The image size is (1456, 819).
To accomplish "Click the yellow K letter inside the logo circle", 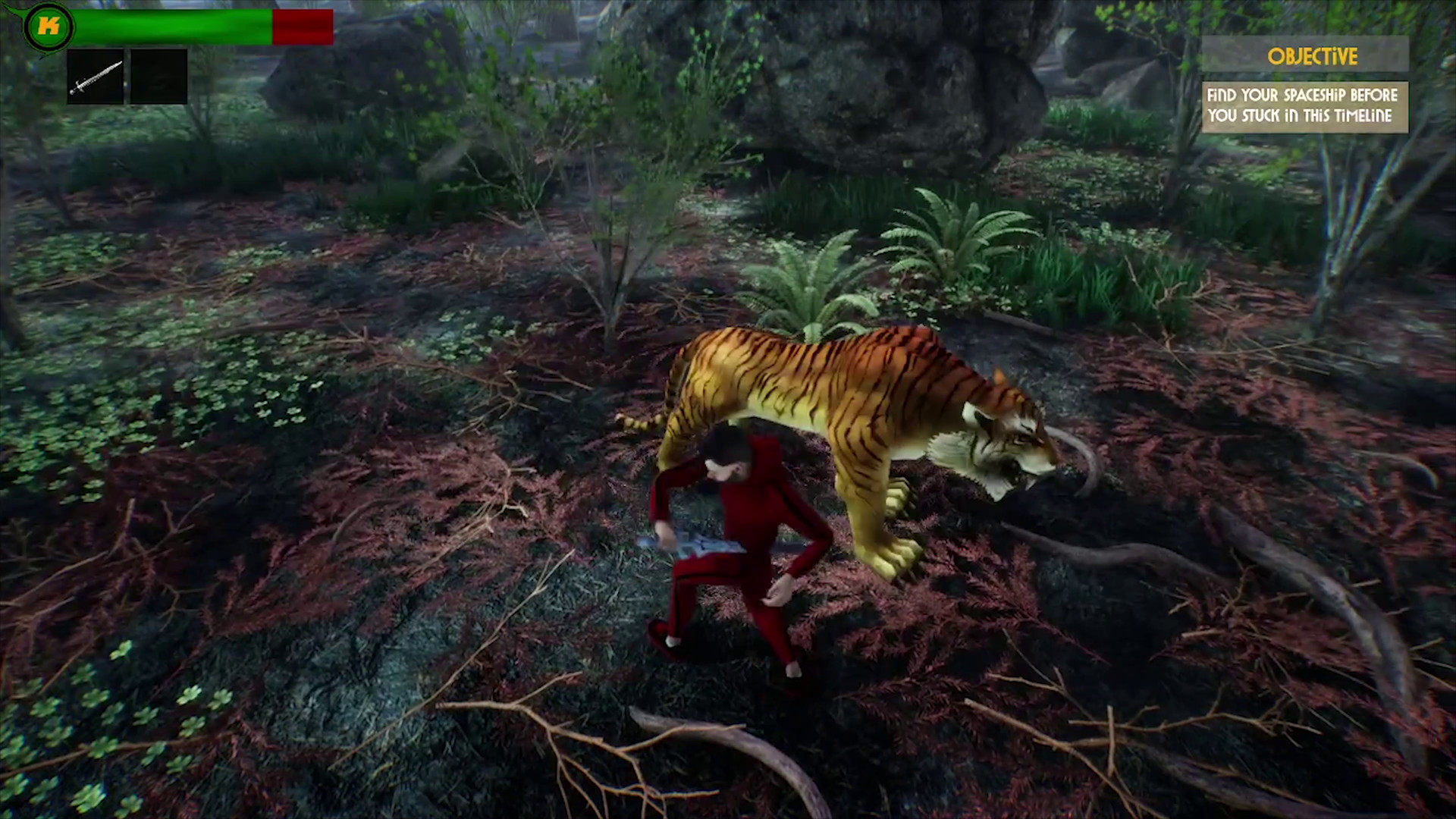I will [47, 26].
